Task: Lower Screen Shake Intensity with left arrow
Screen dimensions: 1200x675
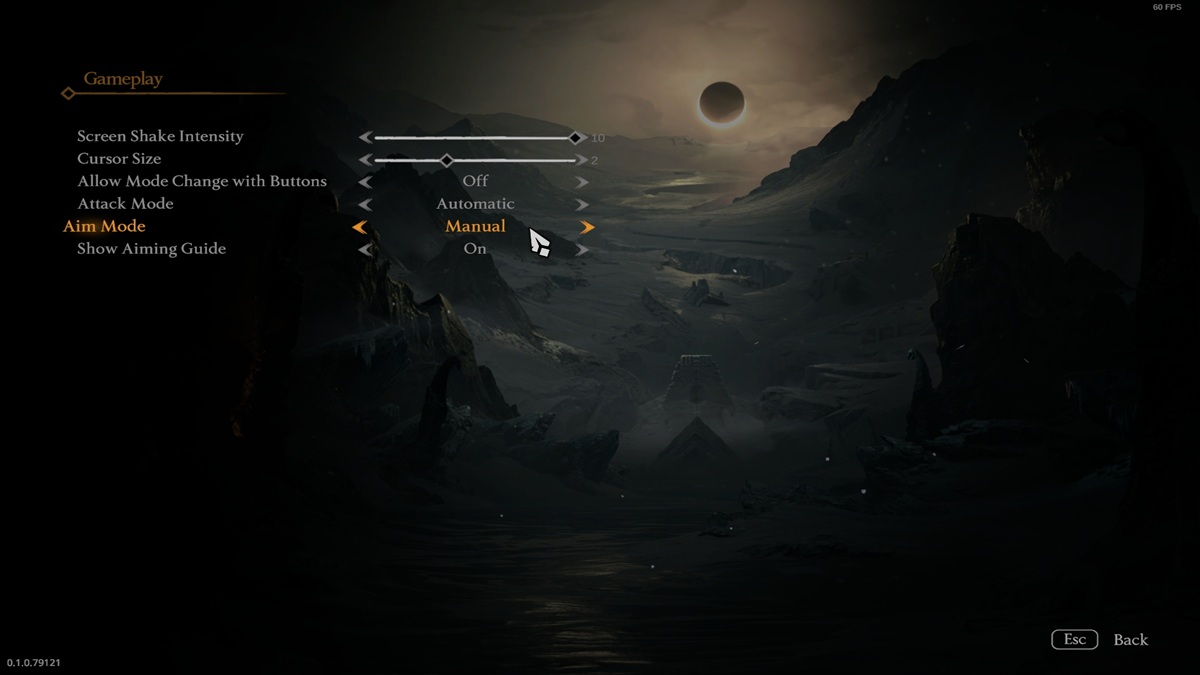Action: 365,137
